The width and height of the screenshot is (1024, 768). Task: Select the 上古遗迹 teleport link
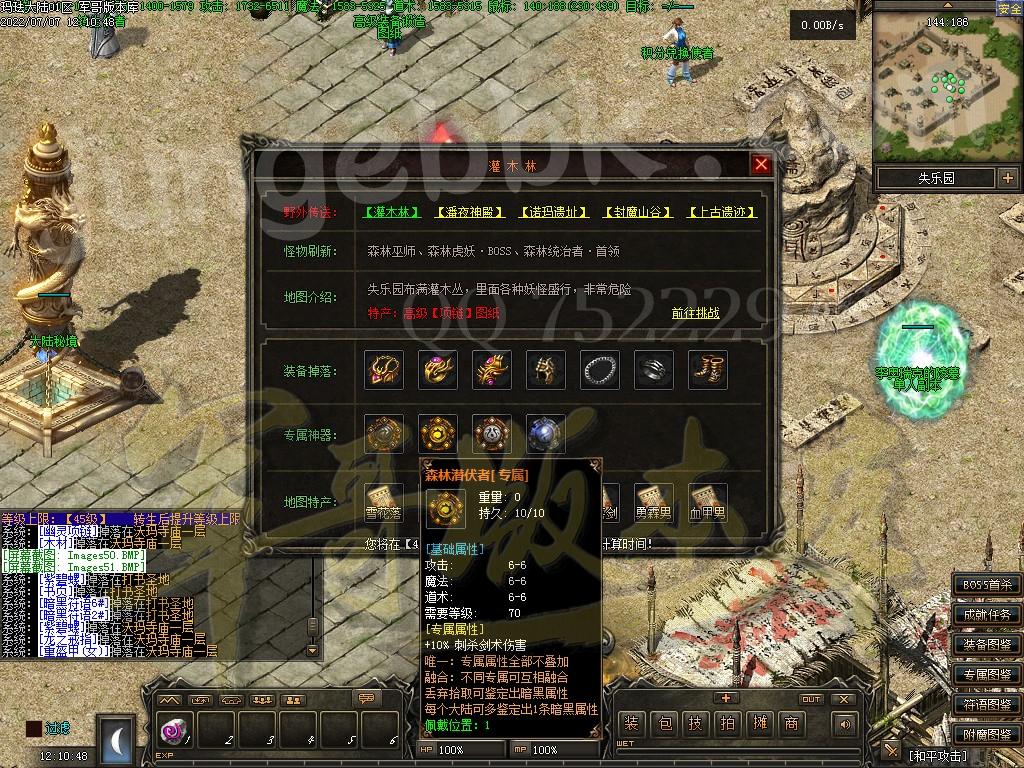tap(722, 212)
